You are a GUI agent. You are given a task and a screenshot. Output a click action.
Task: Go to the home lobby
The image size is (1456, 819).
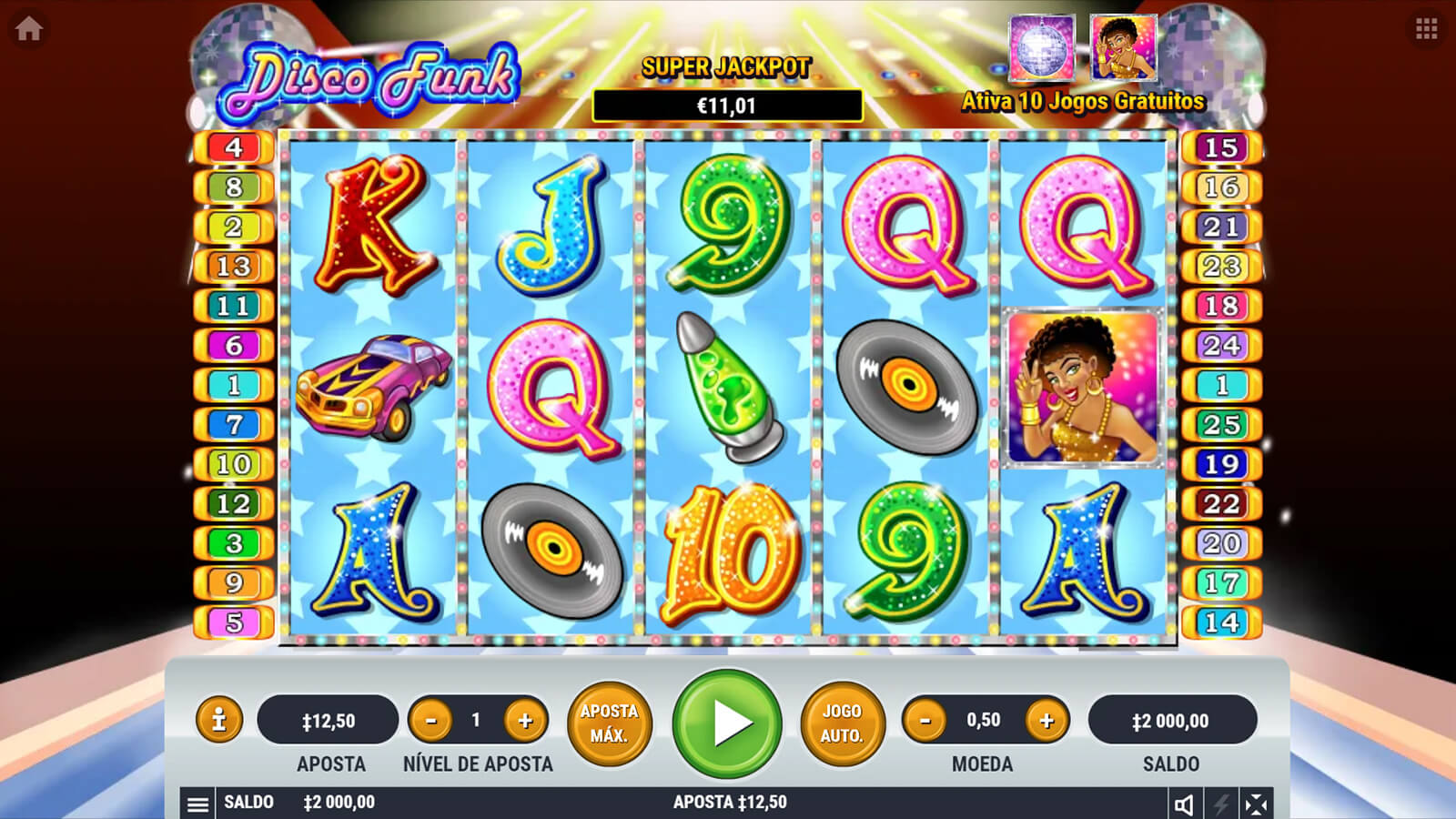coord(28,29)
